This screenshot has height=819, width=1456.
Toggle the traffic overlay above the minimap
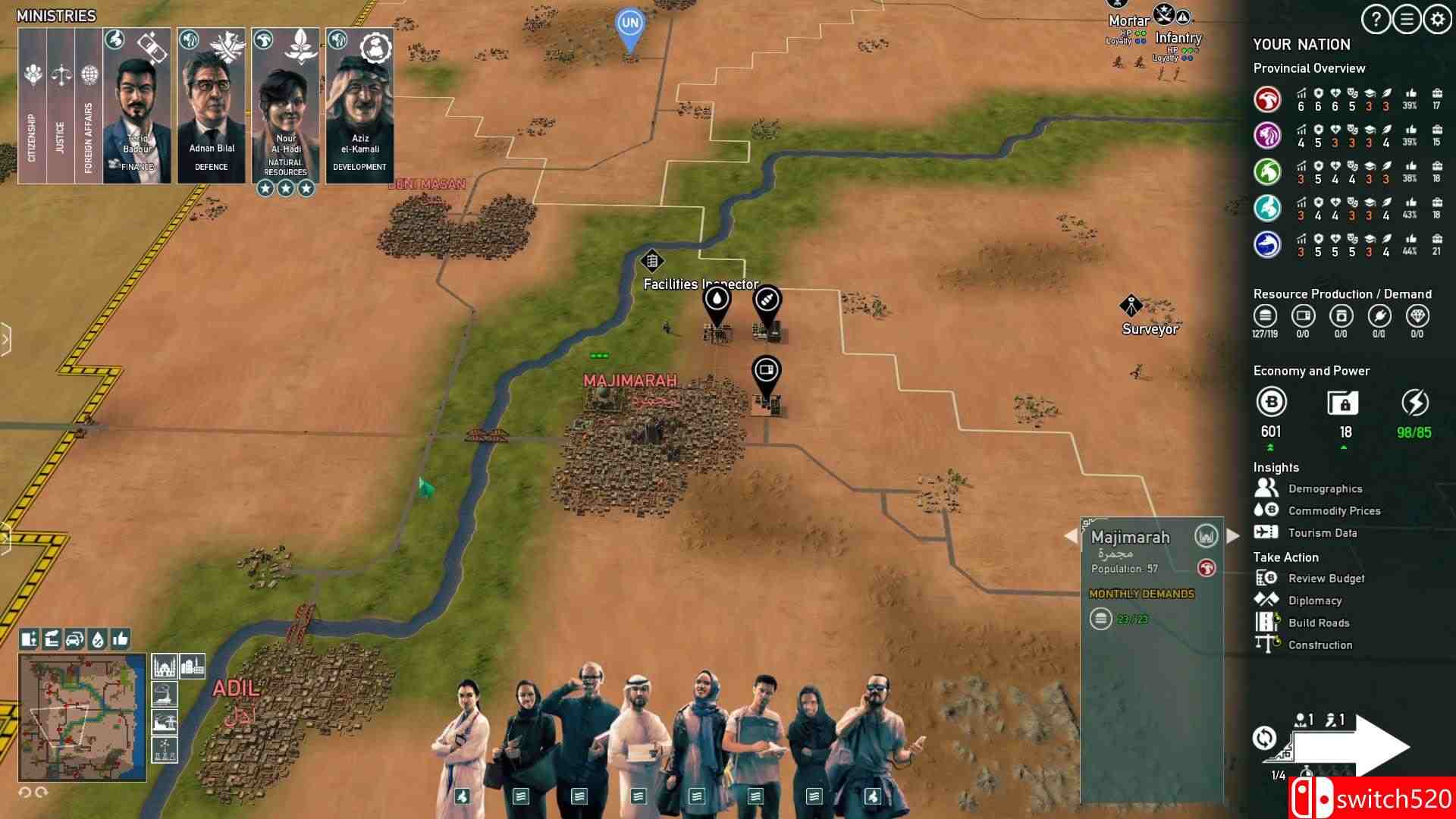[74, 639]
